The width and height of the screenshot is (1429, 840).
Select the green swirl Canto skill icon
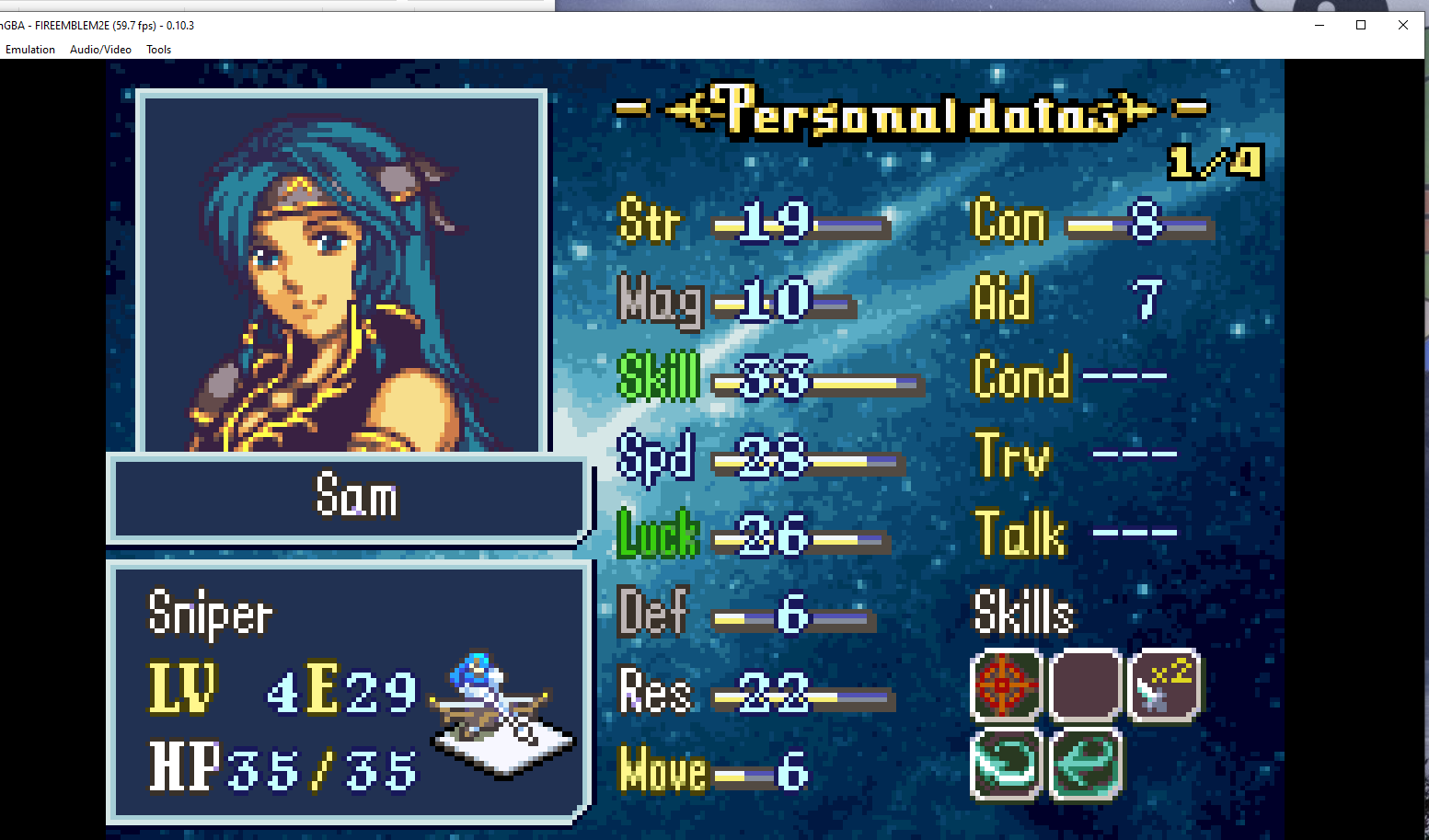pyautogui.click(x=1006, y=764)
